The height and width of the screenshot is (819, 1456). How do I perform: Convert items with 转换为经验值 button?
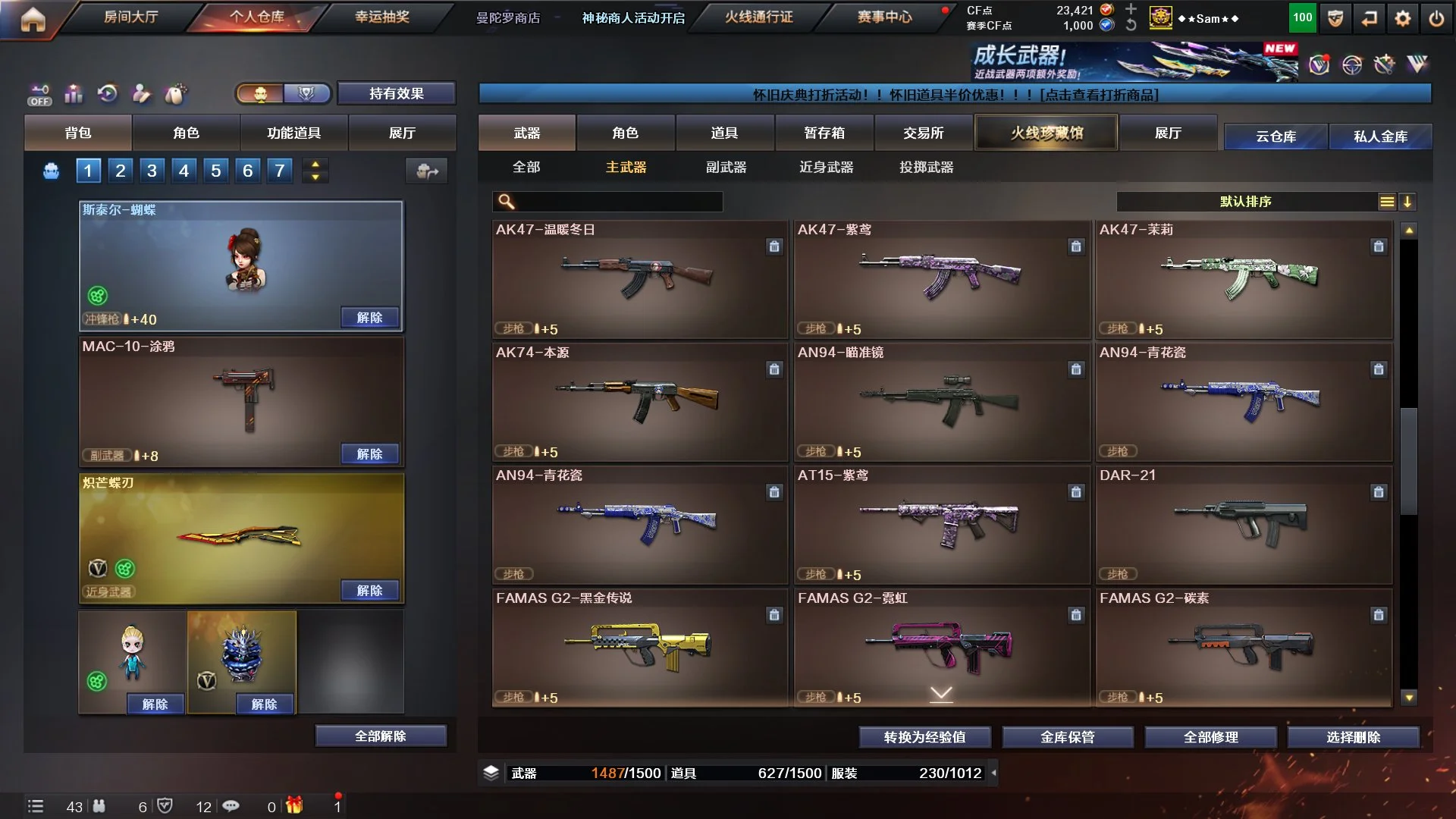[x=924, y=737]
